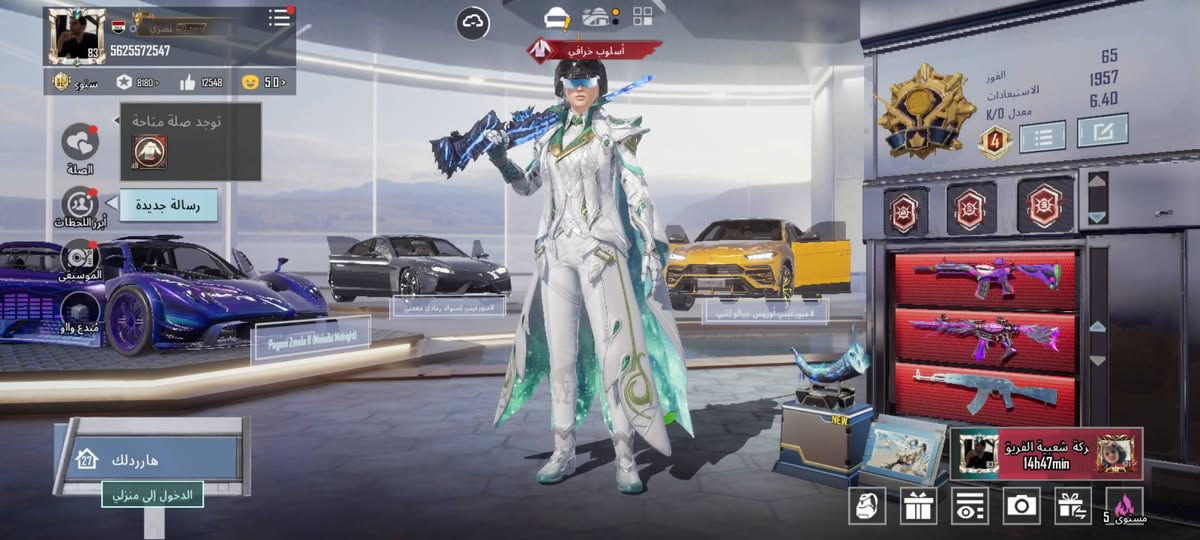1200x540 pixels.
Task: Tap the thumbs-up likes counter 12548
Action: point(201,82)
